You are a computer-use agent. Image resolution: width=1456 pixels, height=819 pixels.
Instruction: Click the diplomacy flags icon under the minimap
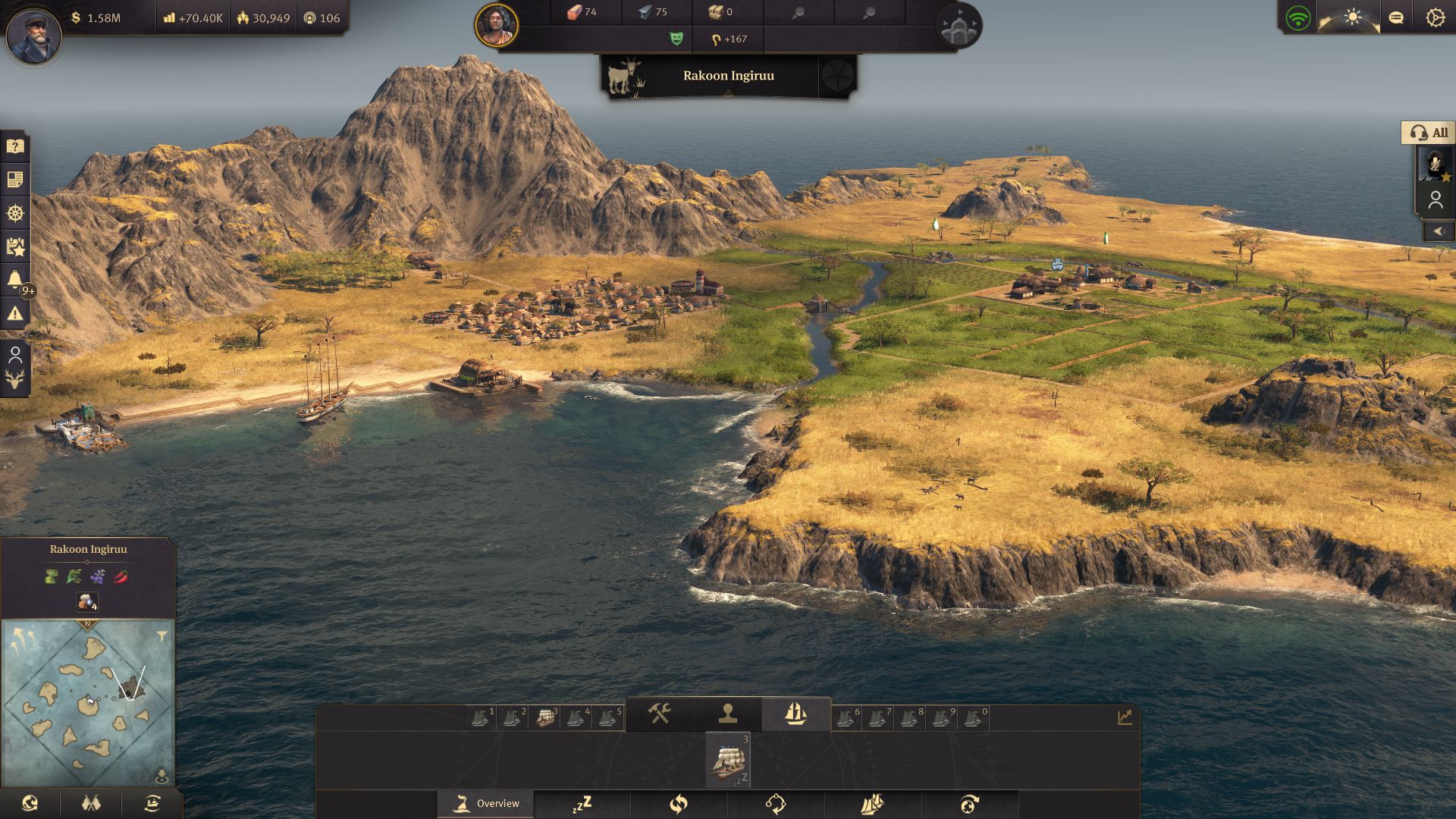click(x=89, y=802)
